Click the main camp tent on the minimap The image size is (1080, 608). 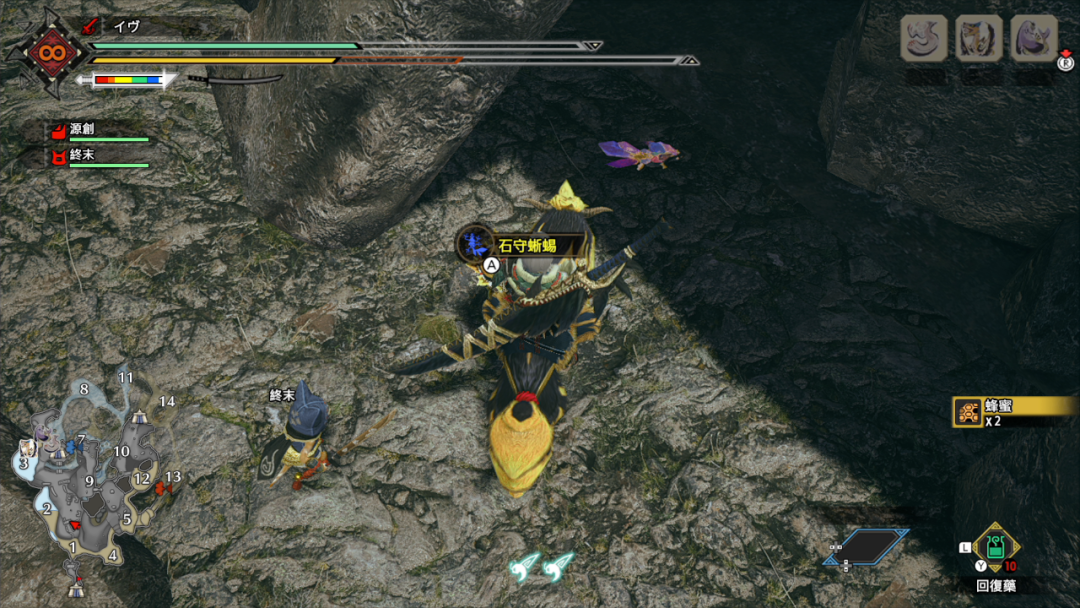[x=76, y=588]
